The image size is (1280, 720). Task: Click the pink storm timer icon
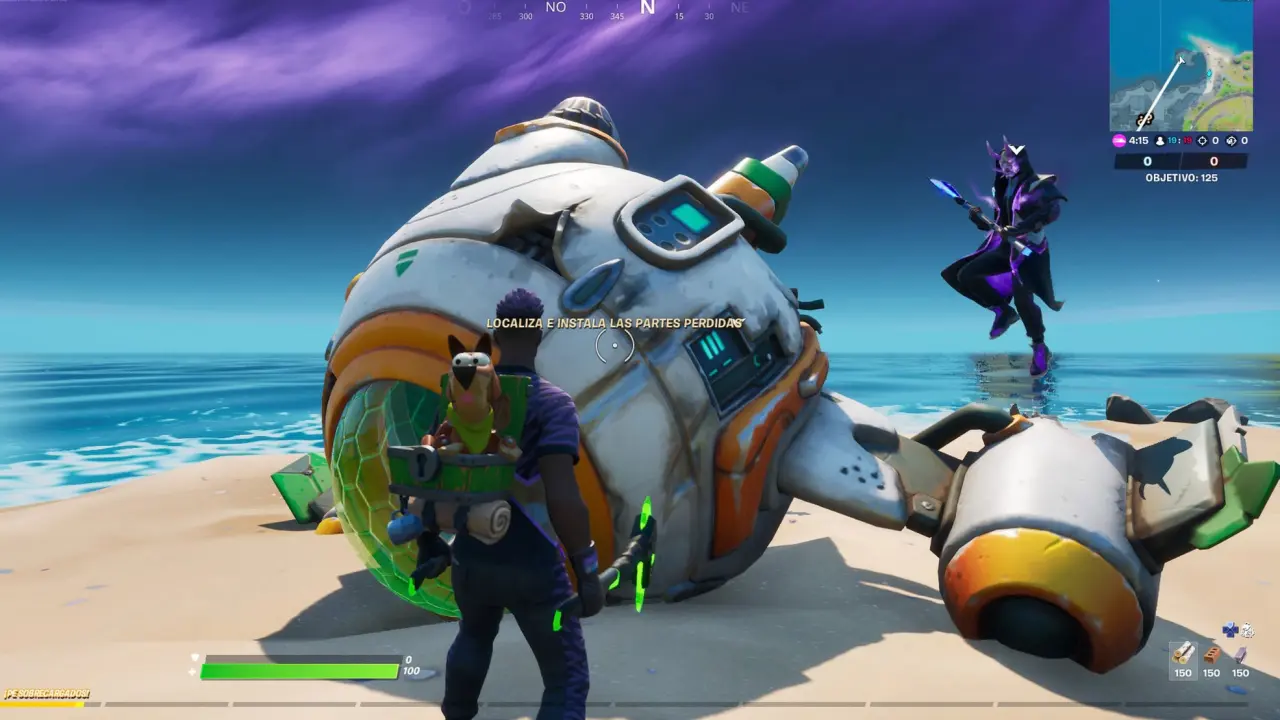[1119, 141]
